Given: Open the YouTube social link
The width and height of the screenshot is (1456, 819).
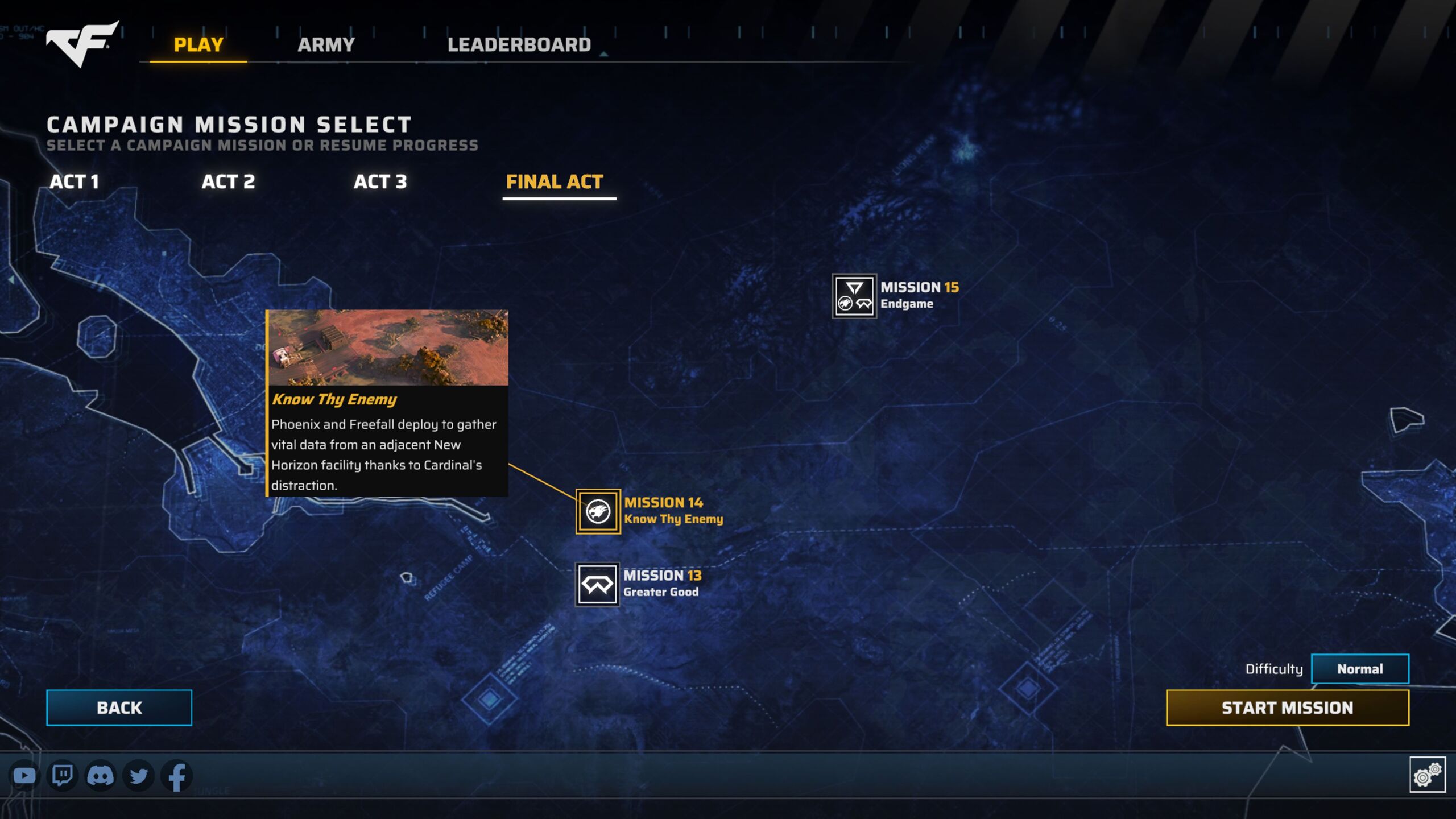Looking at the screenshot, I should pyautogui.click(x=24, y=776).
